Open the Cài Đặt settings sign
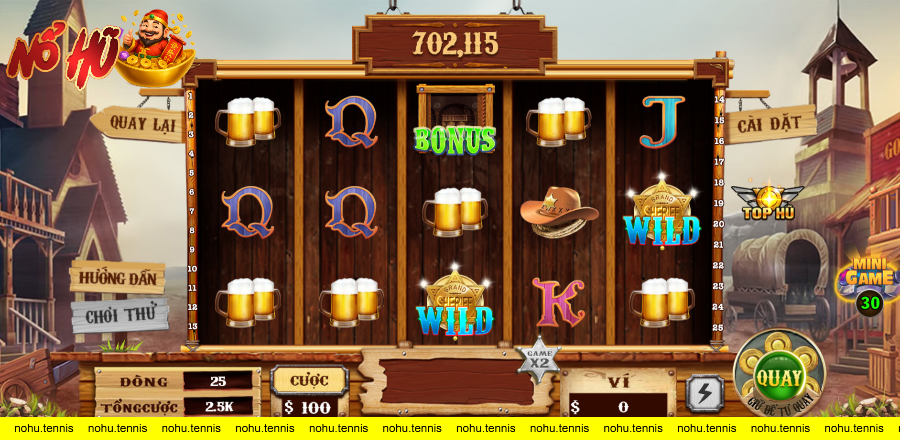This screenshot has width=900, height=440. tap(769, 125)
